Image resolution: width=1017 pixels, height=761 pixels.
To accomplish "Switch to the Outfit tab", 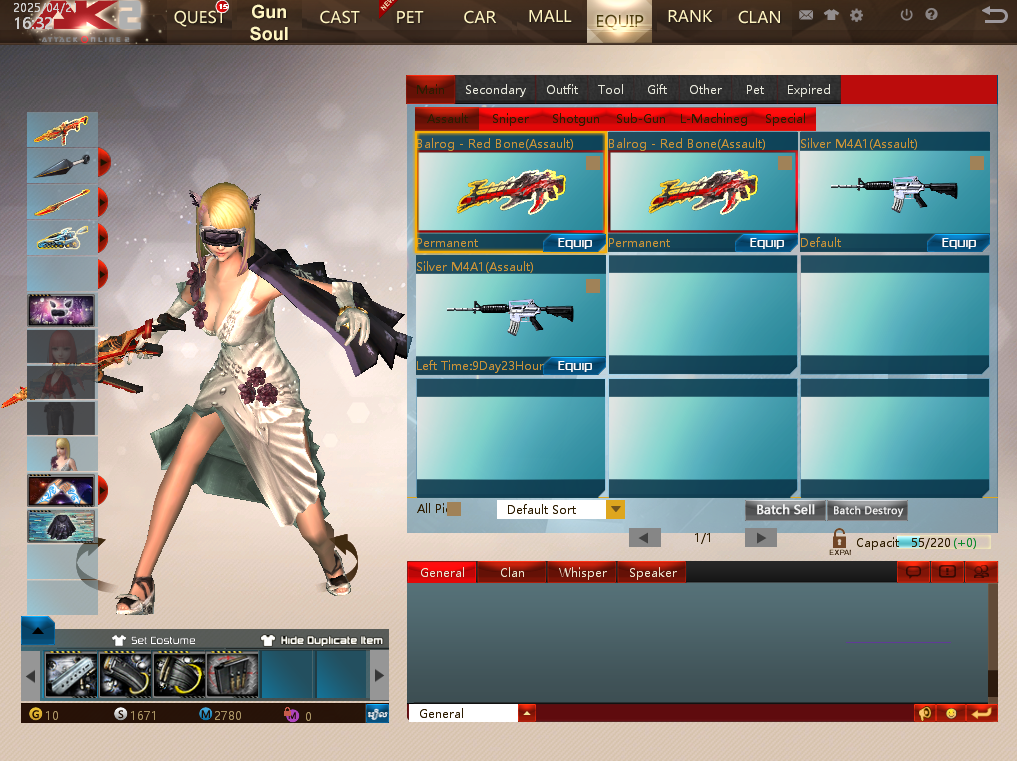I will pyautogui.click(x=562, y=90).
